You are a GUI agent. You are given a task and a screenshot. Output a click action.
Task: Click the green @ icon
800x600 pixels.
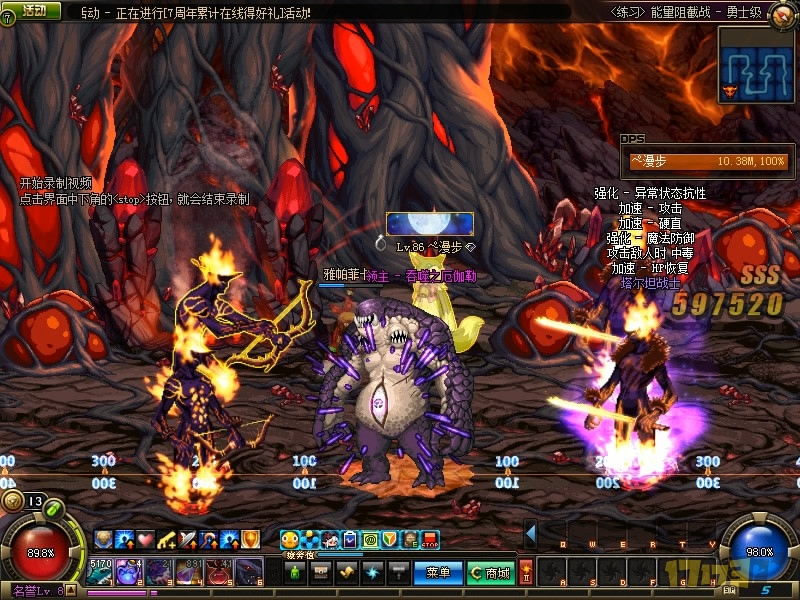tap(369, 540)
